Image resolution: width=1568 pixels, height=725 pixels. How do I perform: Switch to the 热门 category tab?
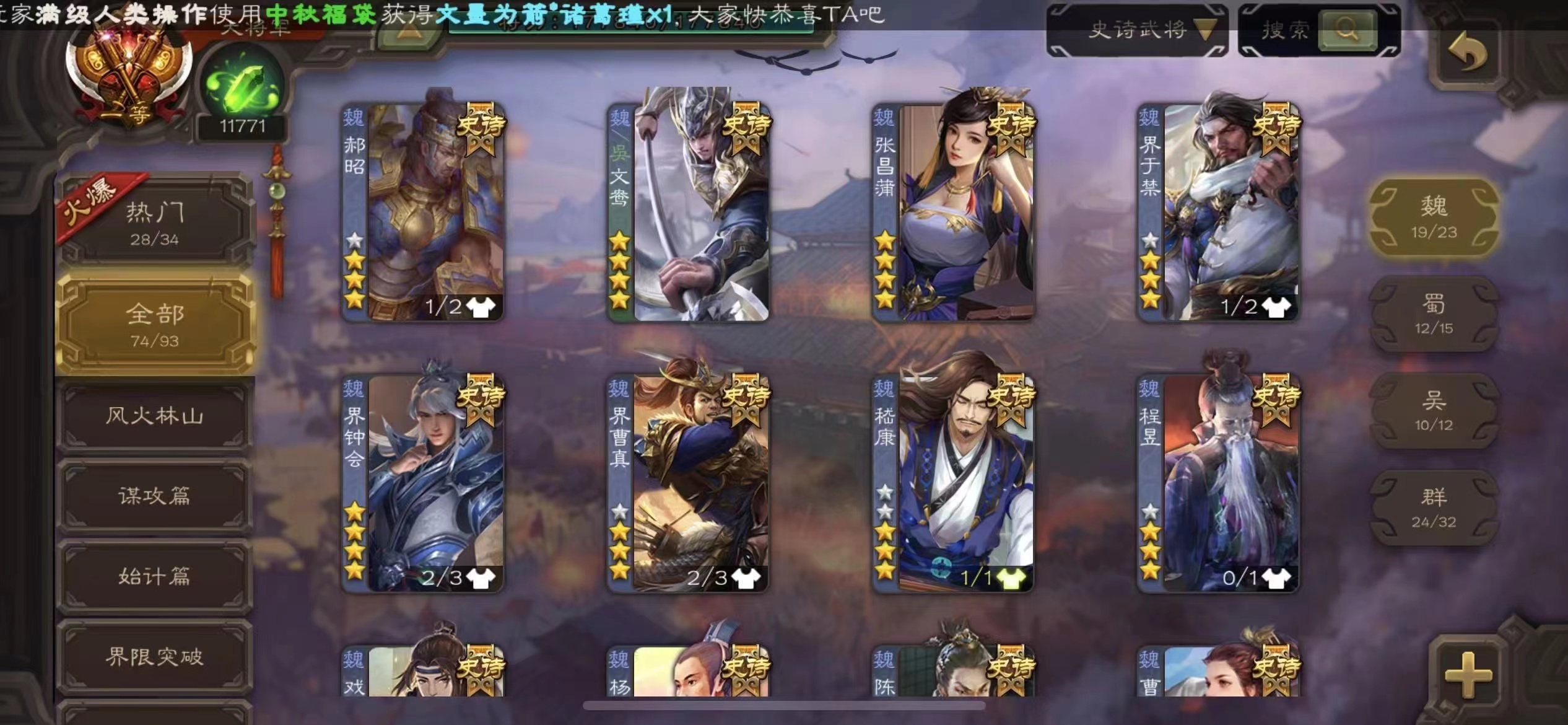pyautogui.click(x=155, y=222)
